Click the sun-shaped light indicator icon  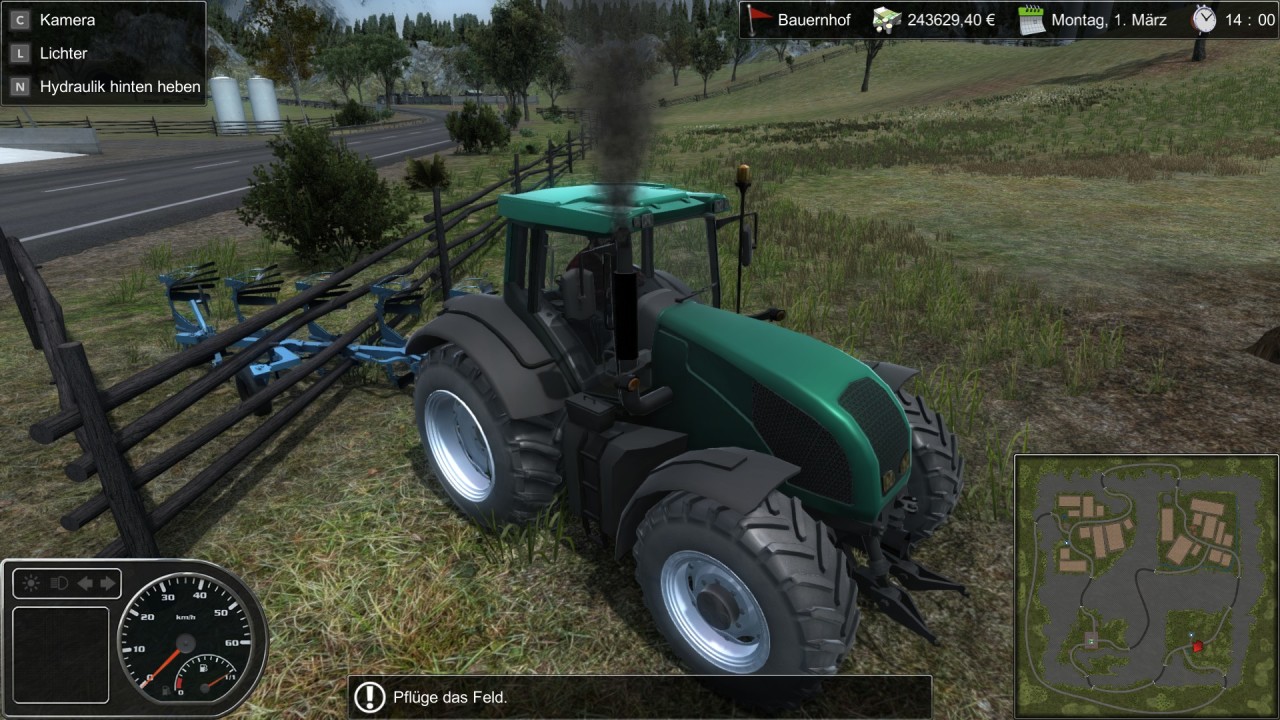tap(31, 583)
